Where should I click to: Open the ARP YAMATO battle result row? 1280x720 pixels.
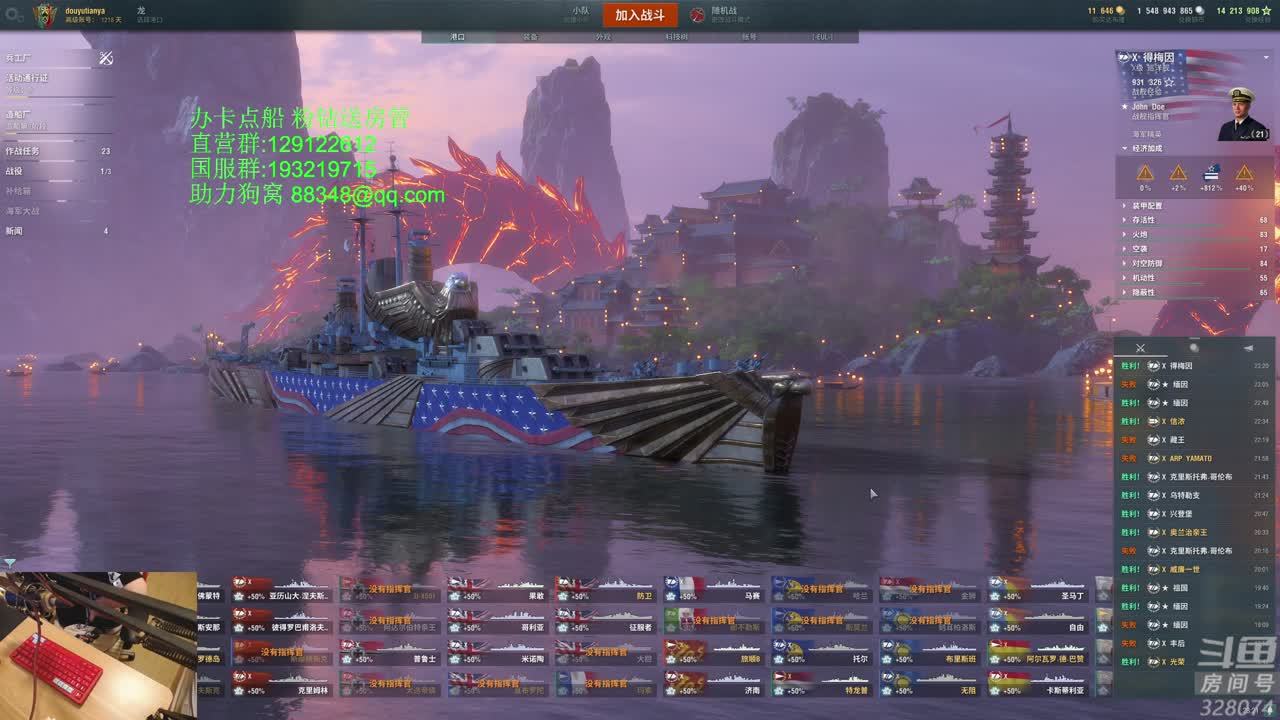click(x=1190, y=458)
